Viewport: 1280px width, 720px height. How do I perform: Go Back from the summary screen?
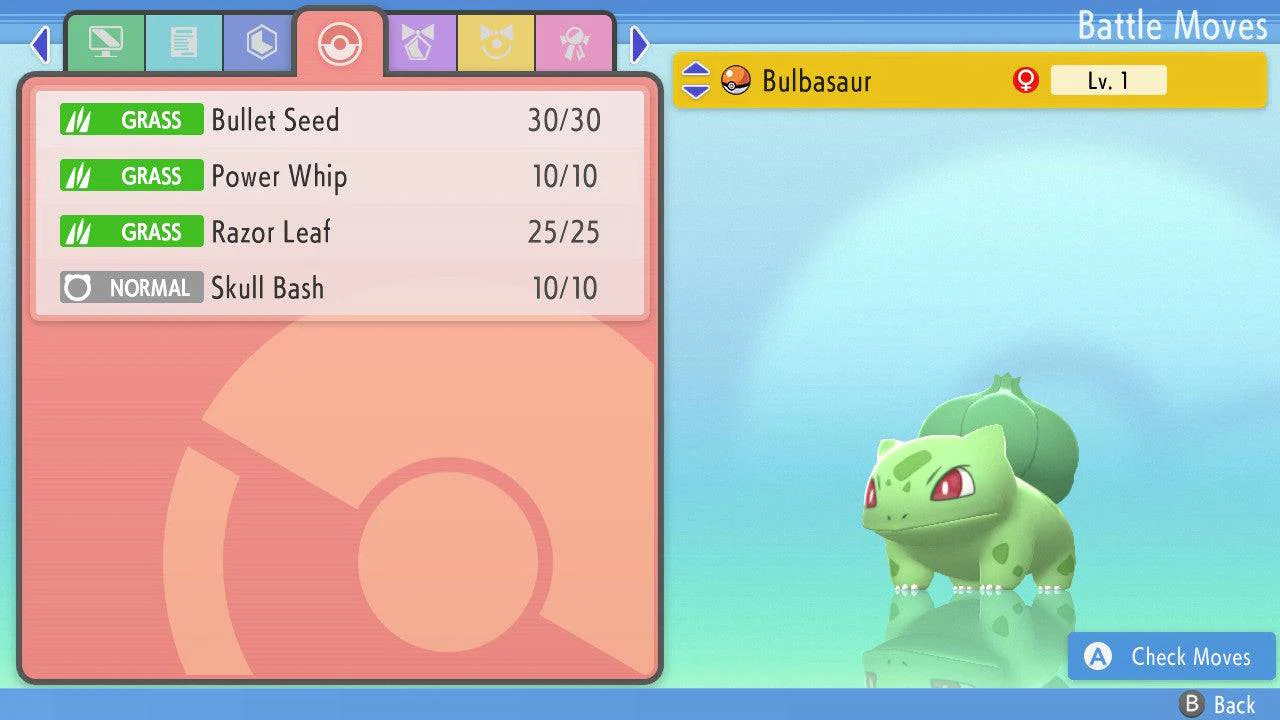1218,705
